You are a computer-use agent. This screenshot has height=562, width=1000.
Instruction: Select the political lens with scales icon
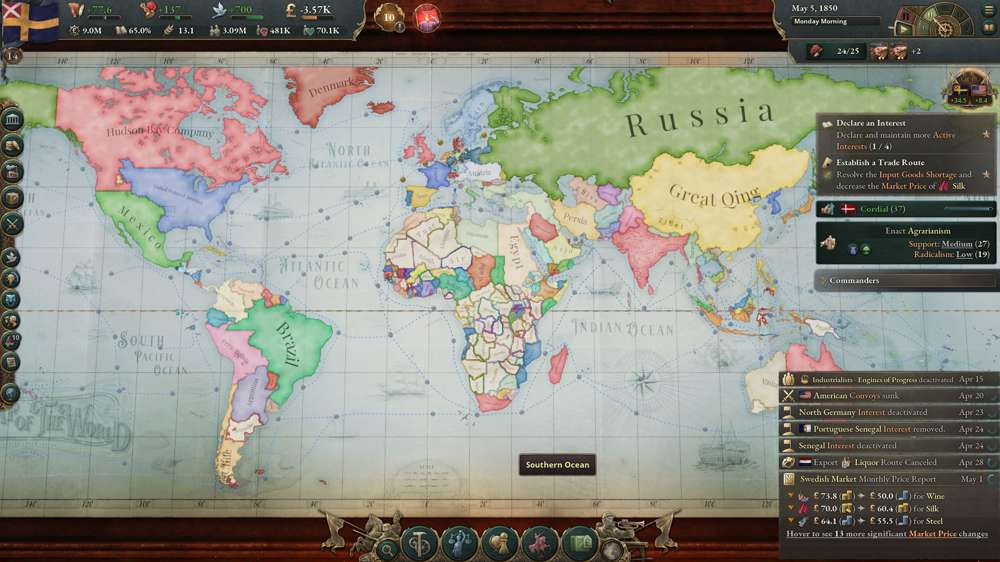pyautogui.click(x=460, y=545)
